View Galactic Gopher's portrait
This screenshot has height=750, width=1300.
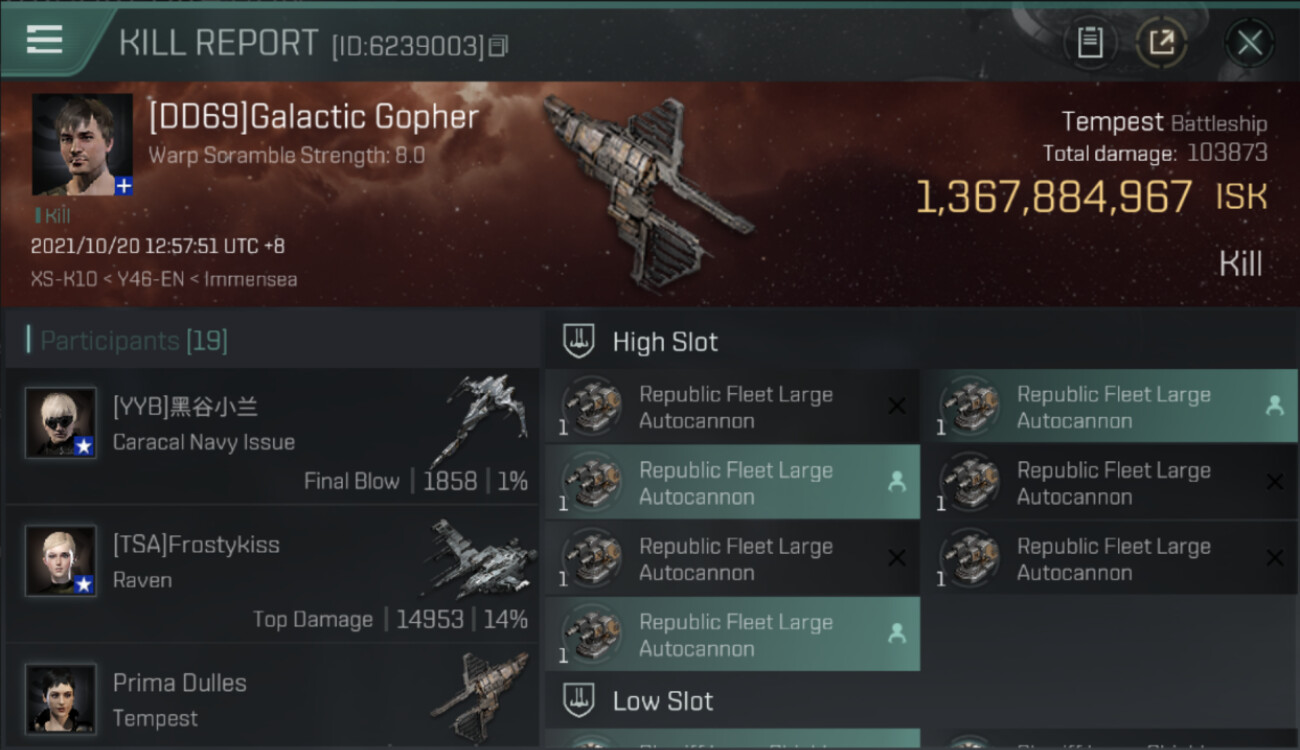click(x=82, y=144)
